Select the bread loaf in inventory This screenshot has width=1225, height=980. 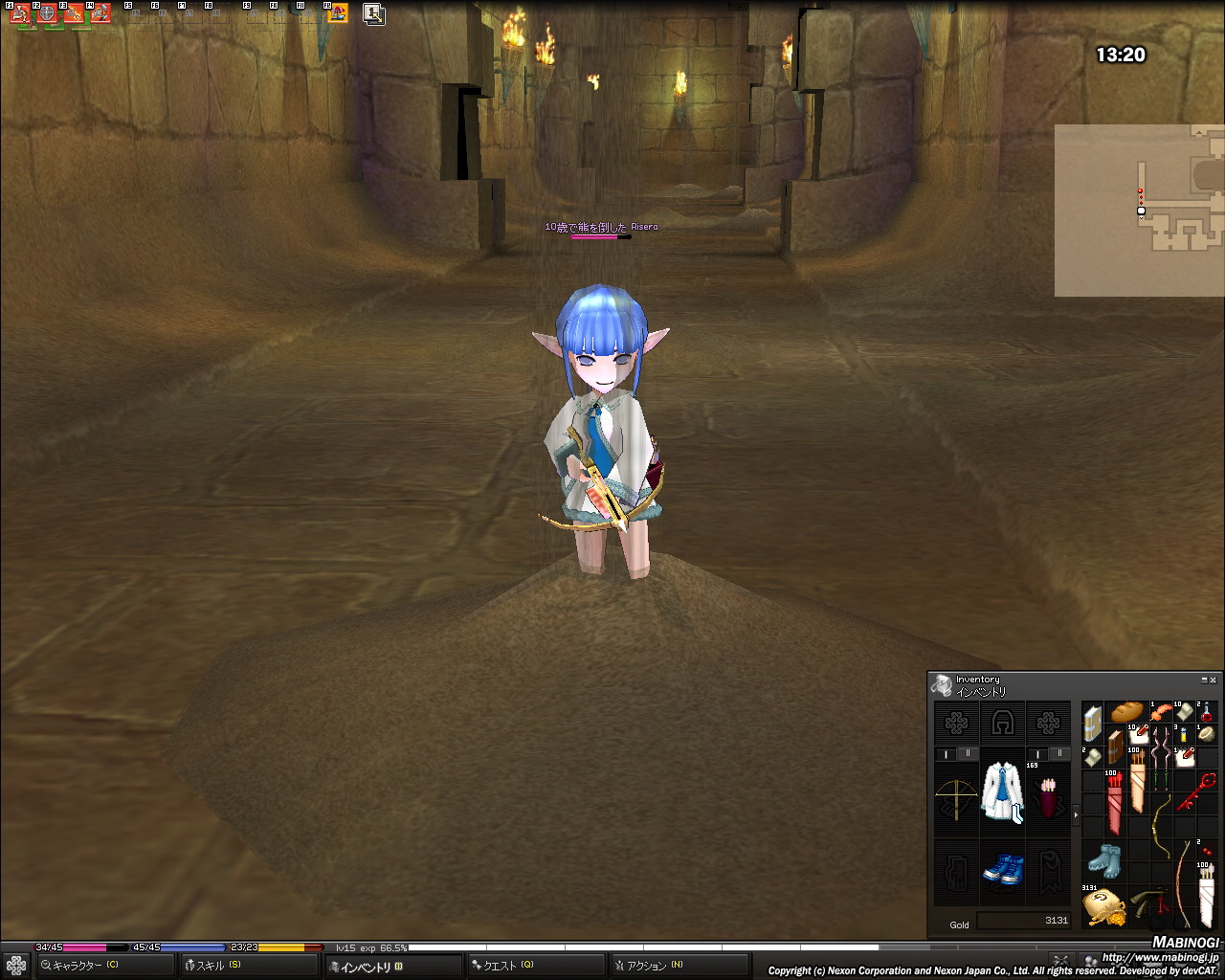point(1126,713)
